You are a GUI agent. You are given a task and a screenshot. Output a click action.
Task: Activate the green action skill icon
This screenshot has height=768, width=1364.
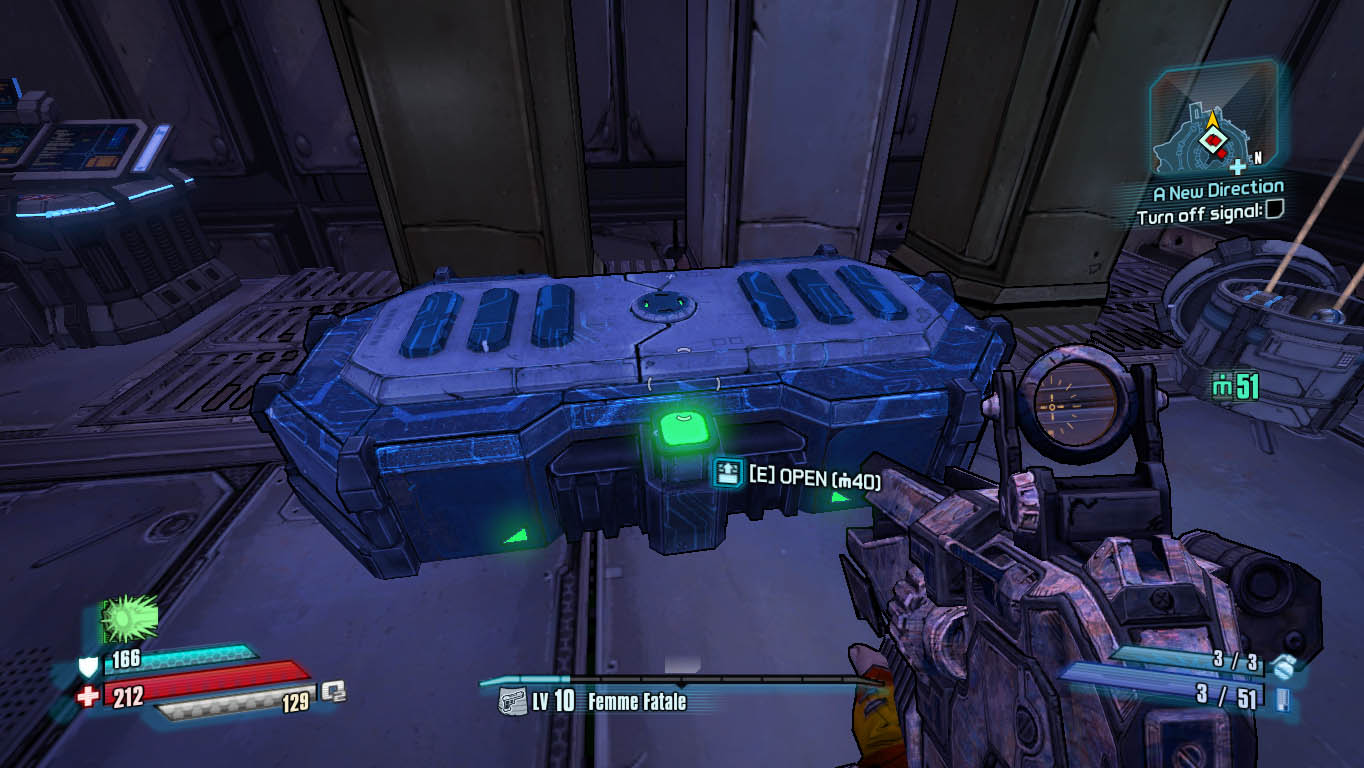[x=130, y=619]
